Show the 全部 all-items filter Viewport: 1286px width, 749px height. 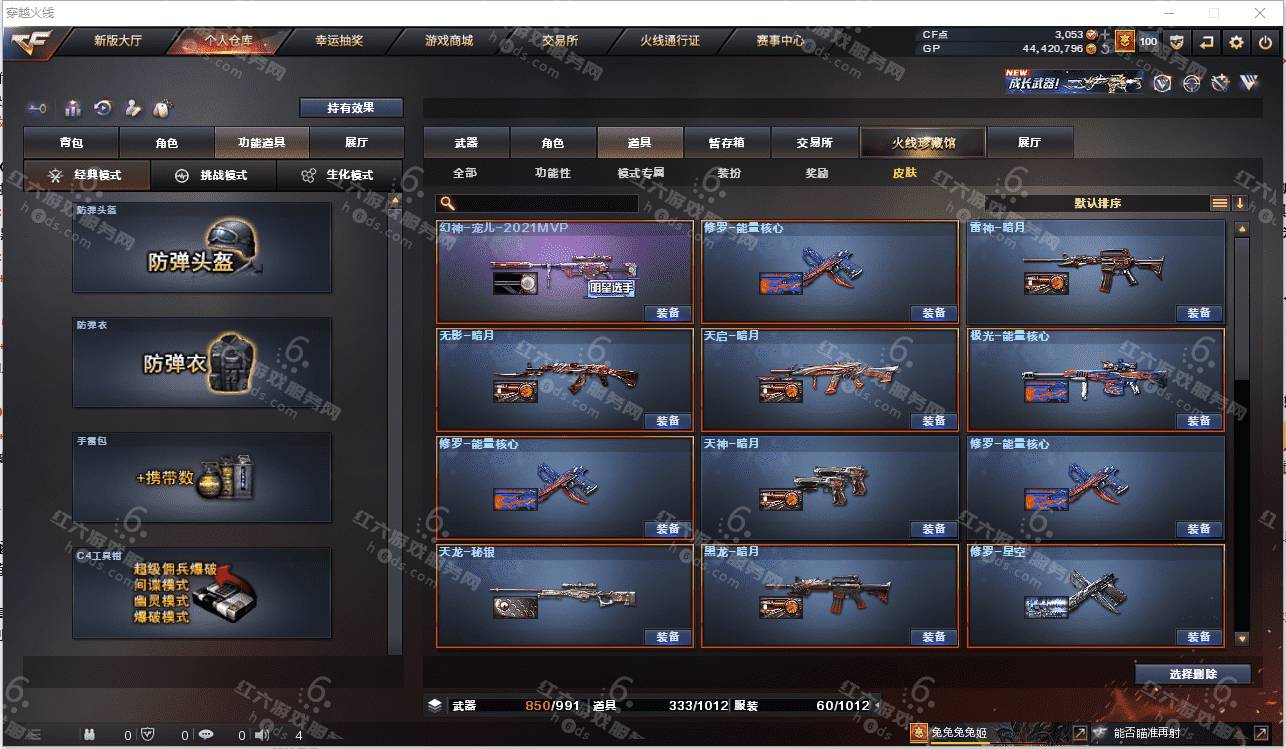click(465, 173)
